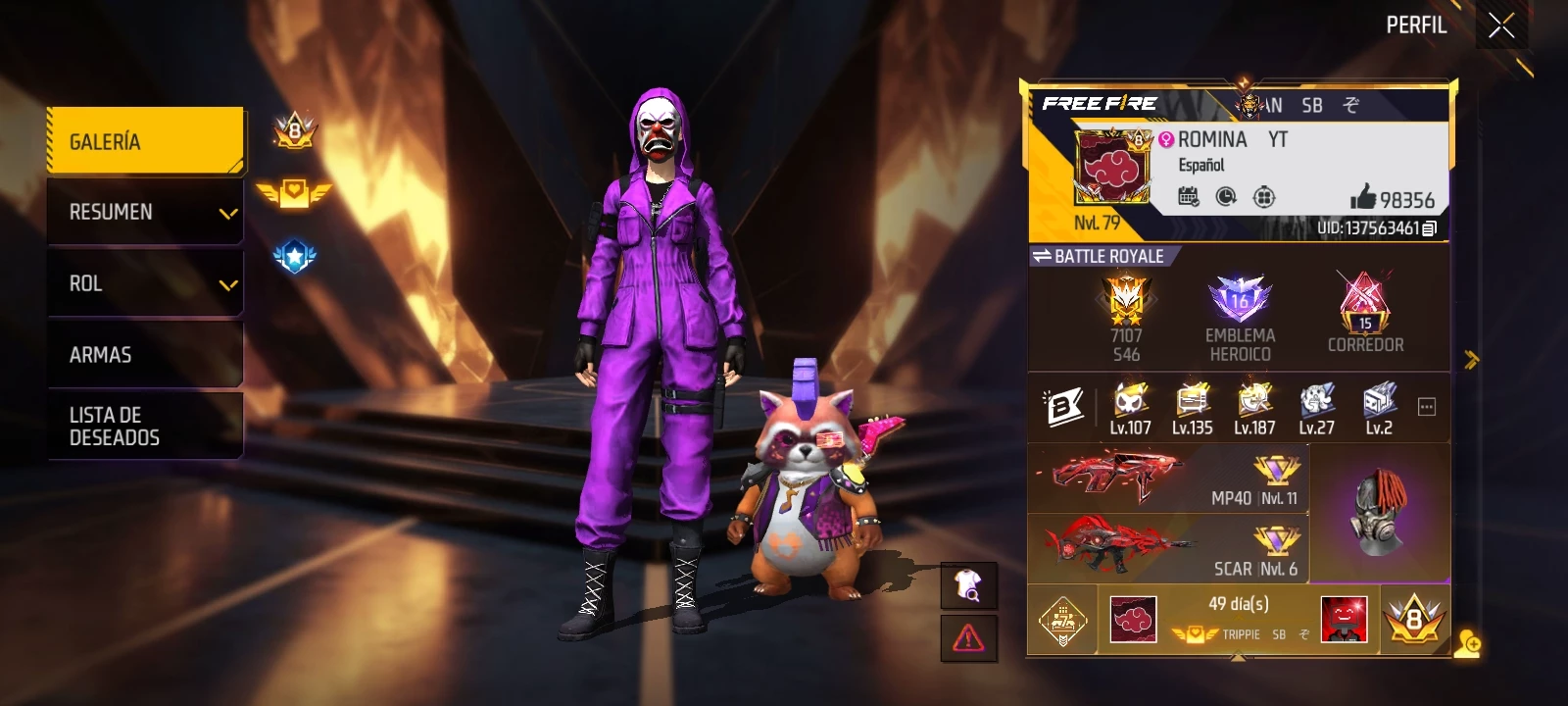Expand the side panel arrow
The width and height of the screenshot is (1568, 706).
click(1470, 360)
